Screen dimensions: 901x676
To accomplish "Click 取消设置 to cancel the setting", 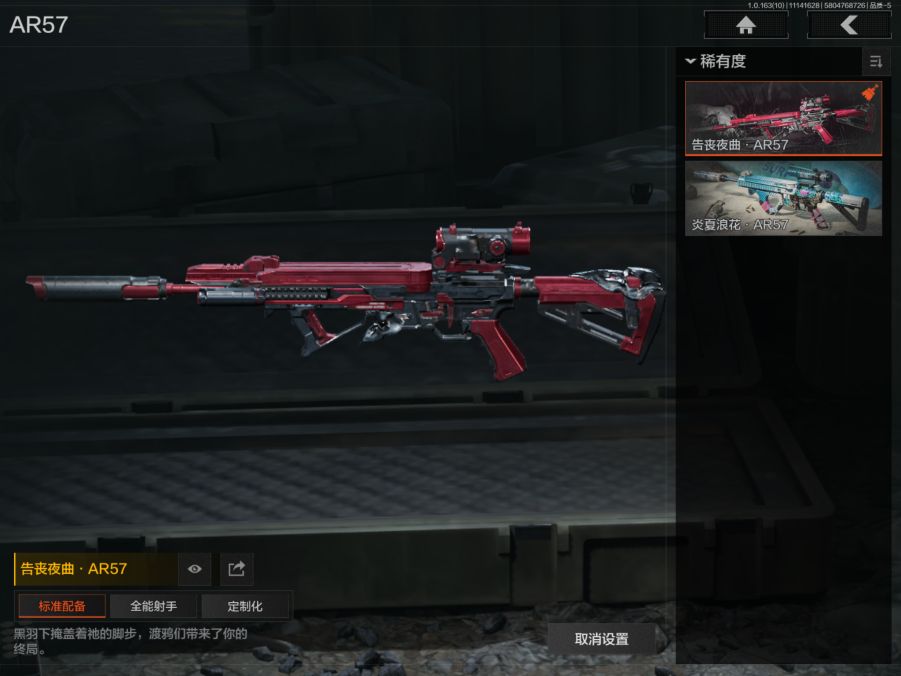I will click(602, 639).
